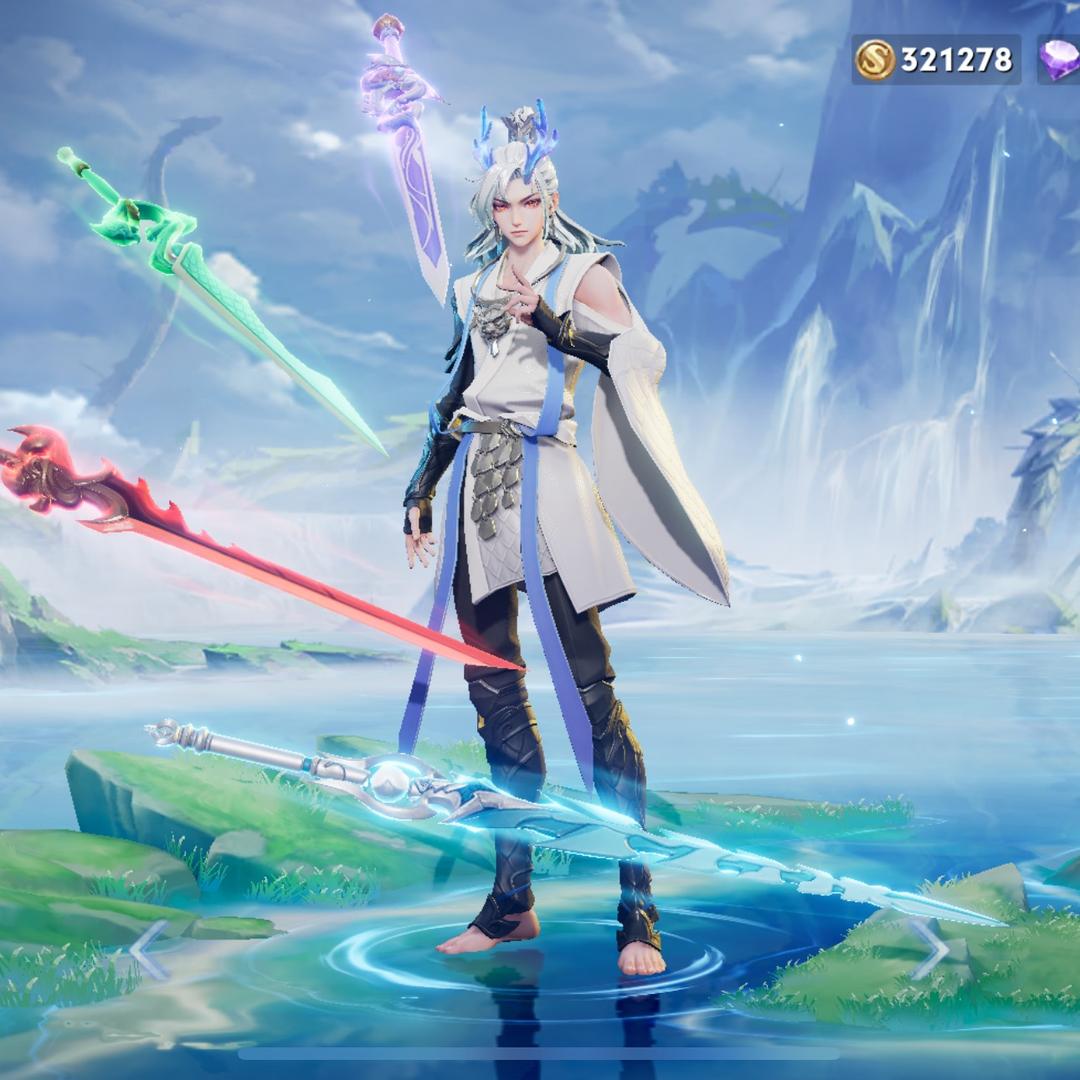Advance to the next skin with the right arrow
Screen dimensions: 1080x1080
(928, 948)
